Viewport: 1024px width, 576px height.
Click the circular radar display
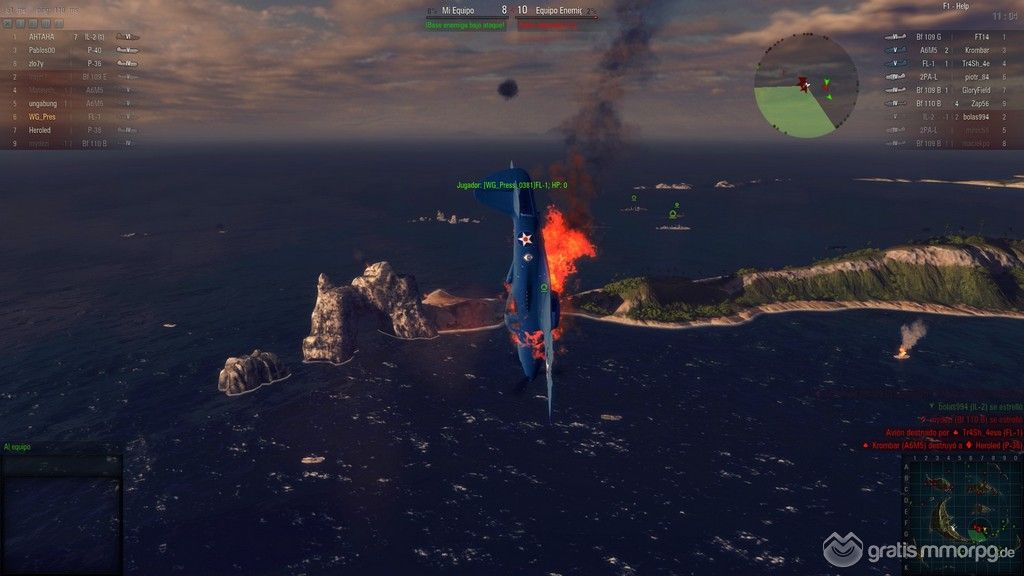[806, 86]
